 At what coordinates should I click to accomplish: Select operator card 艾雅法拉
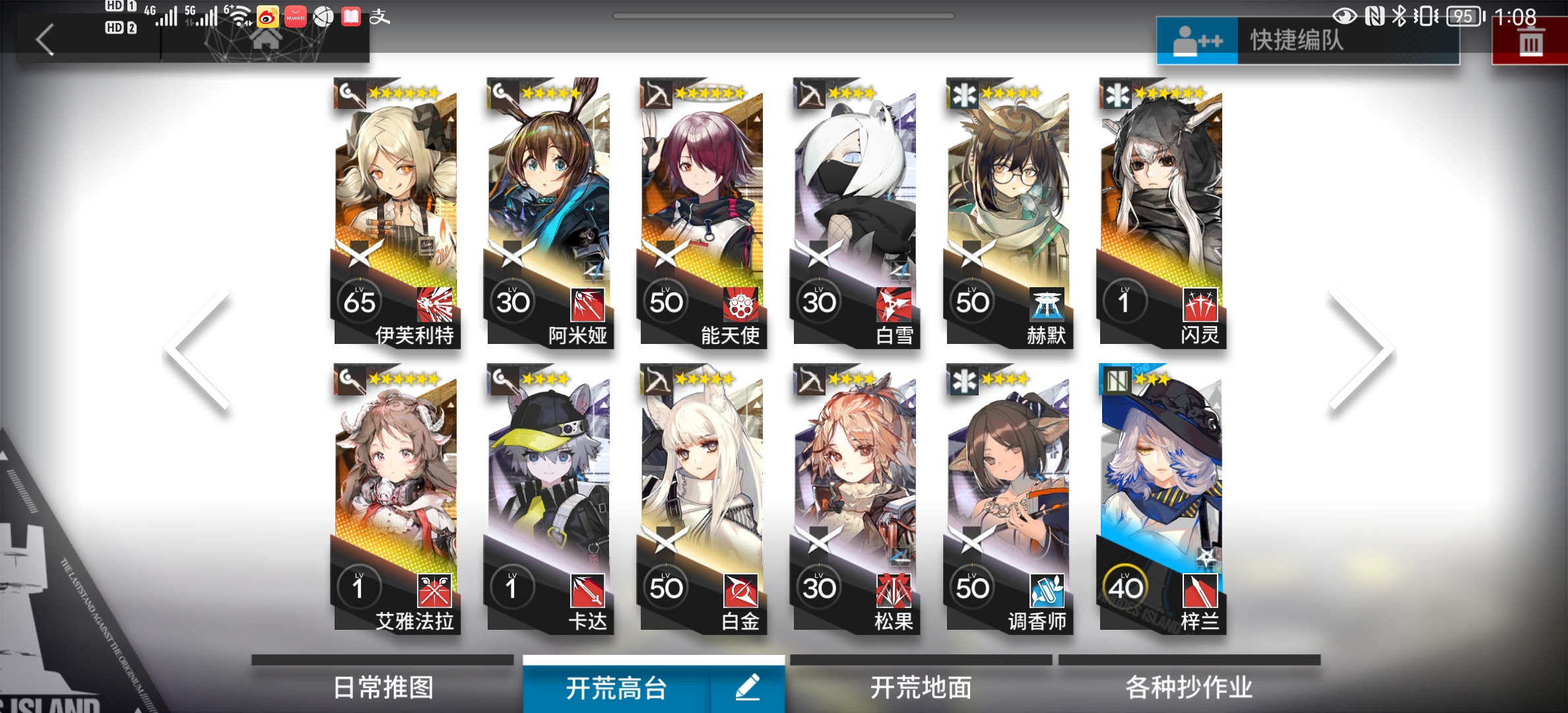tap(396, 498)
